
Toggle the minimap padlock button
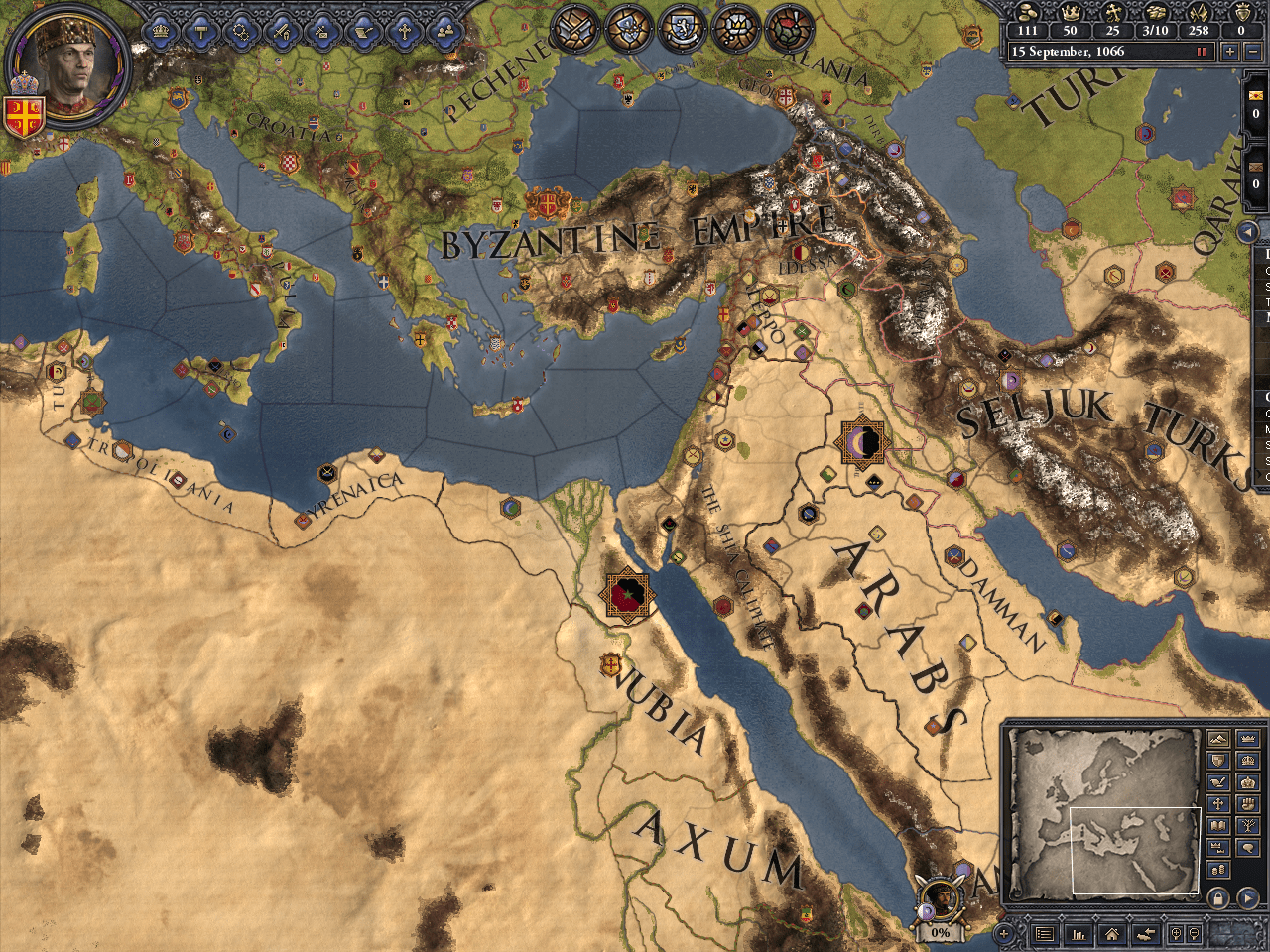(x=1219, y=897)
